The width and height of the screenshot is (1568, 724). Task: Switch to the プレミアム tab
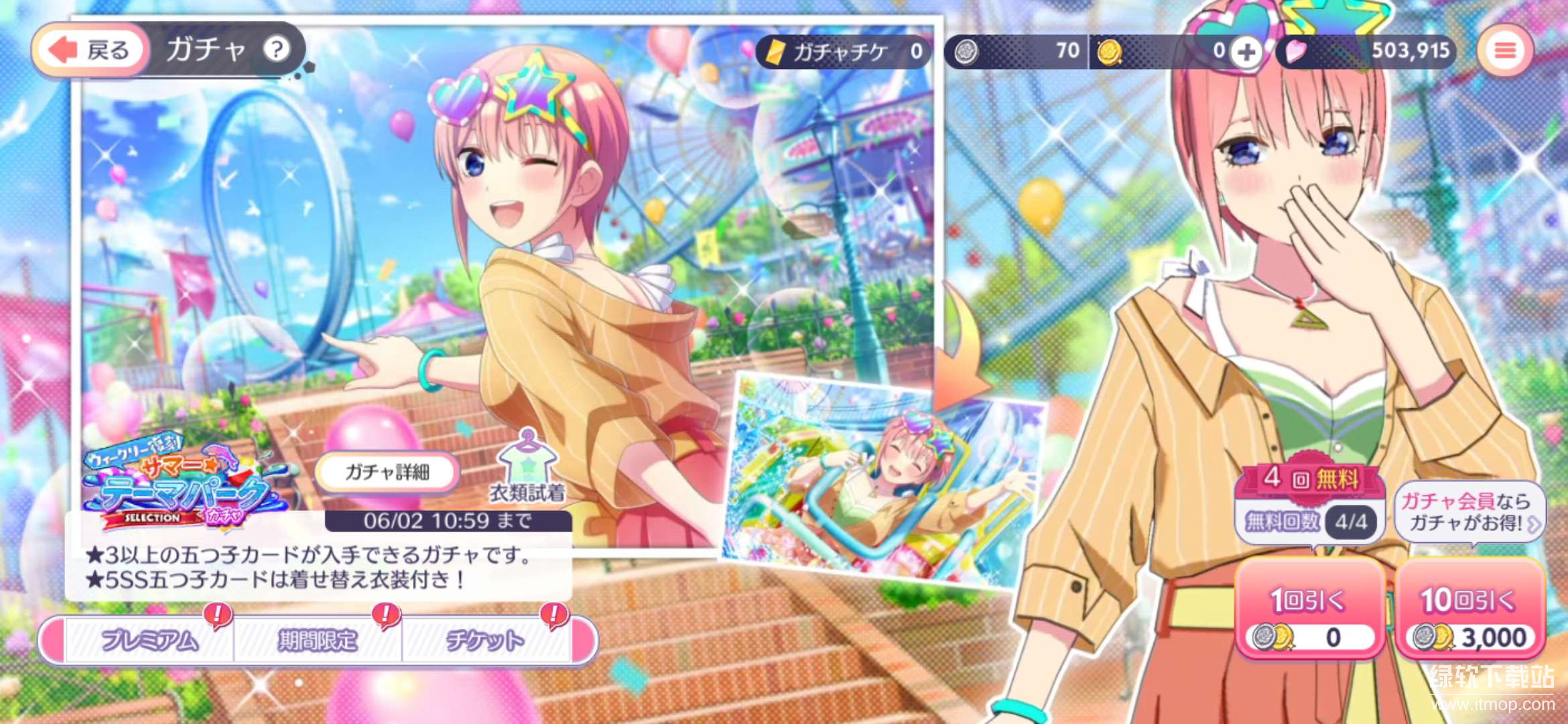pos(149,640)
